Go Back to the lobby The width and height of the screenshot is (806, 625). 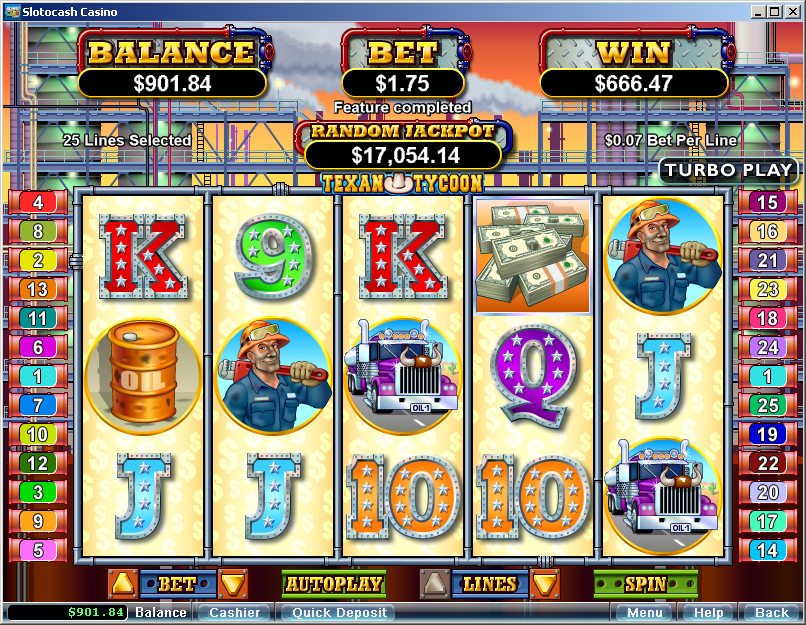pos(771,613)
